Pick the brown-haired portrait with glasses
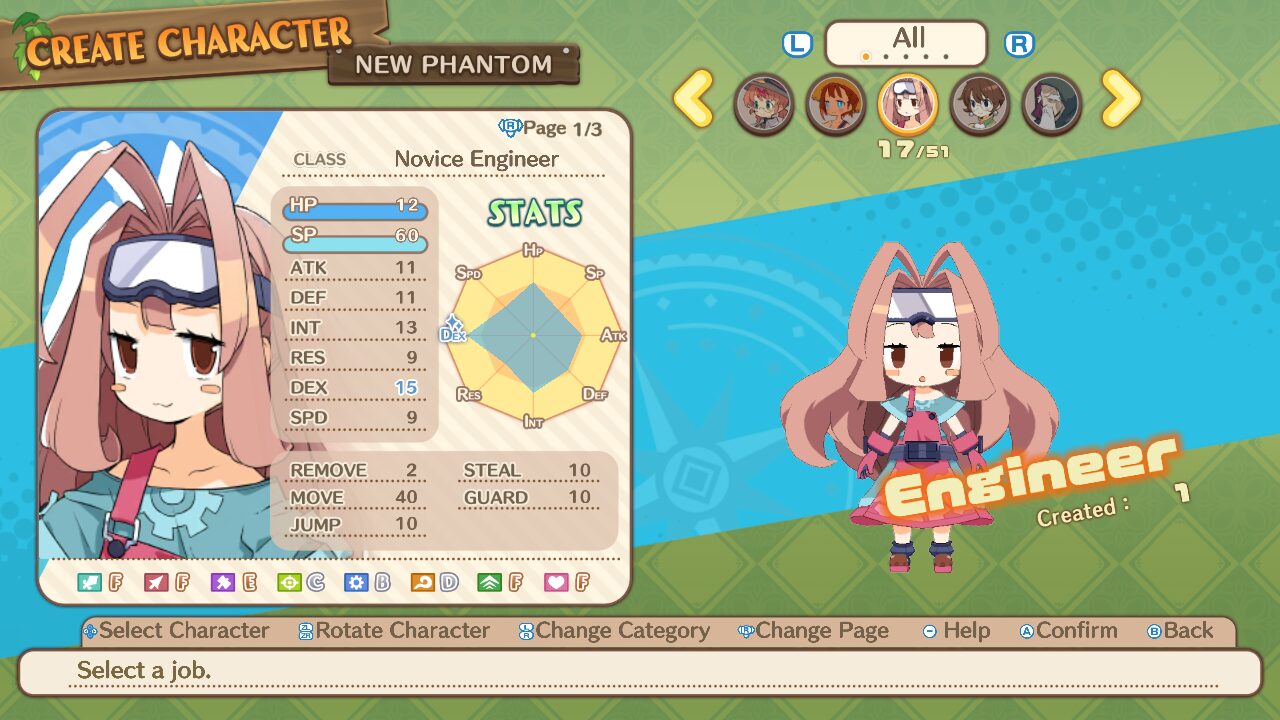 coord(980,104)
